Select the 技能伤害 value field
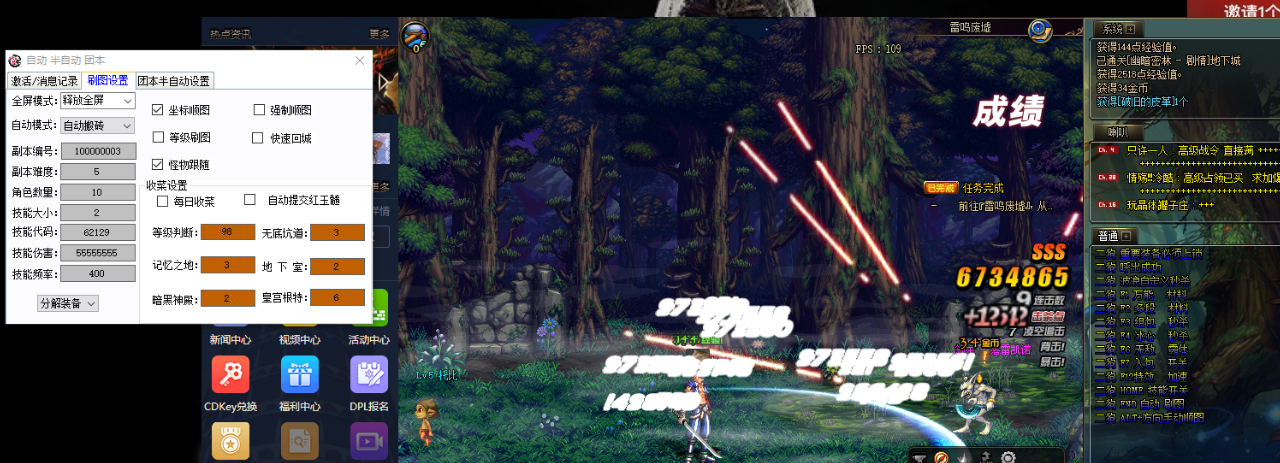The width and height of the screenshot is (1280, 463). [97, 253]
